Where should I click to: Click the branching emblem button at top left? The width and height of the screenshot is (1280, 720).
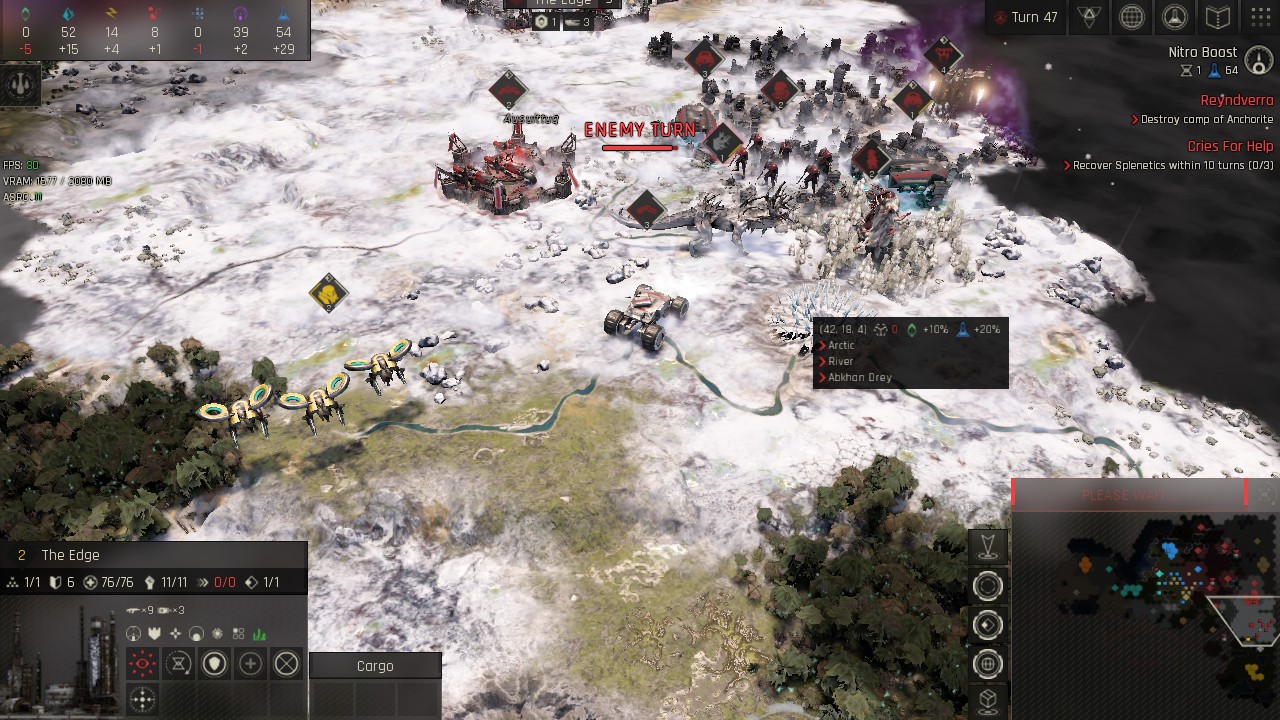tap(21, 84)
